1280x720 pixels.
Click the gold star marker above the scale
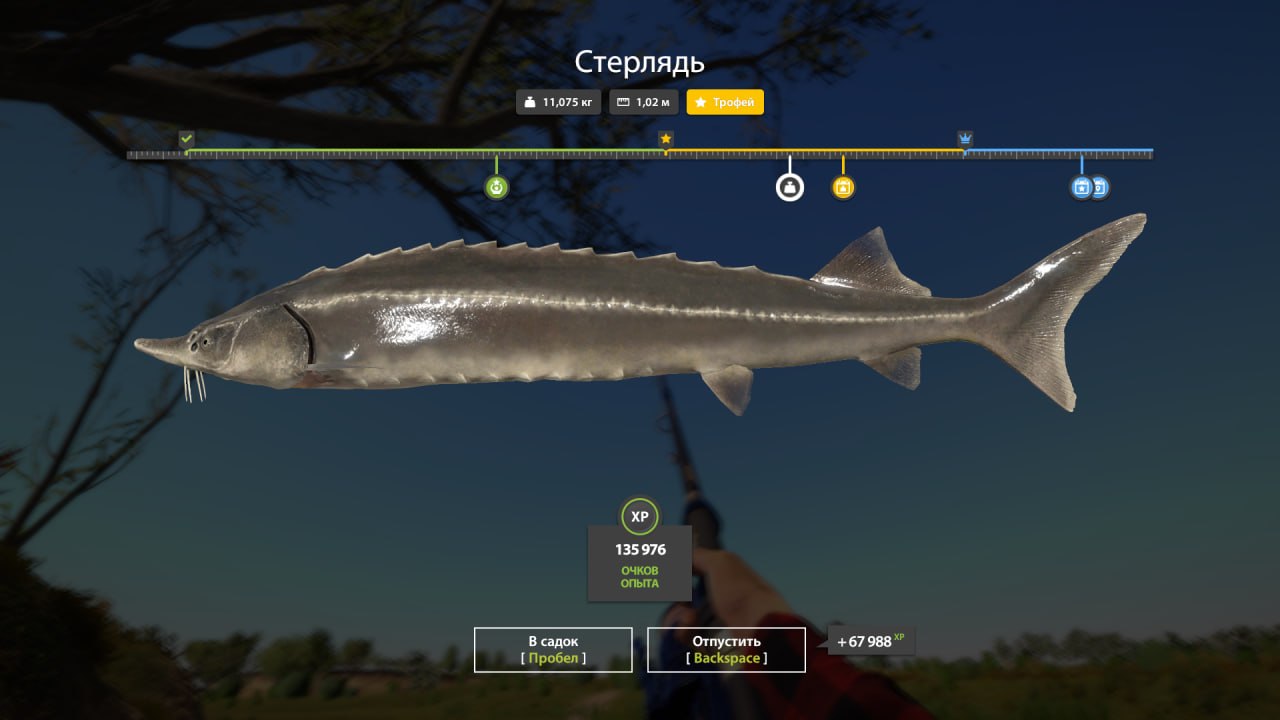(x=666, y=138)
